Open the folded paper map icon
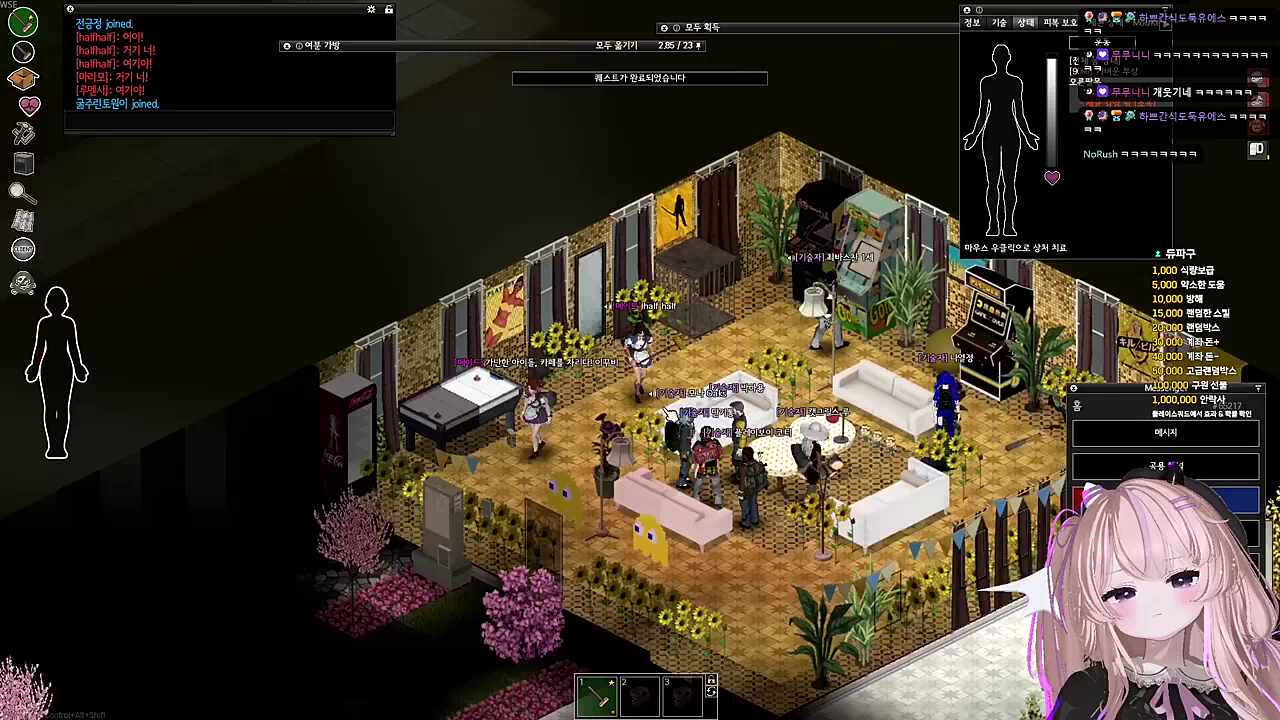The width and height of the screenshot is (1280, 720). click(x=23, y=221)
